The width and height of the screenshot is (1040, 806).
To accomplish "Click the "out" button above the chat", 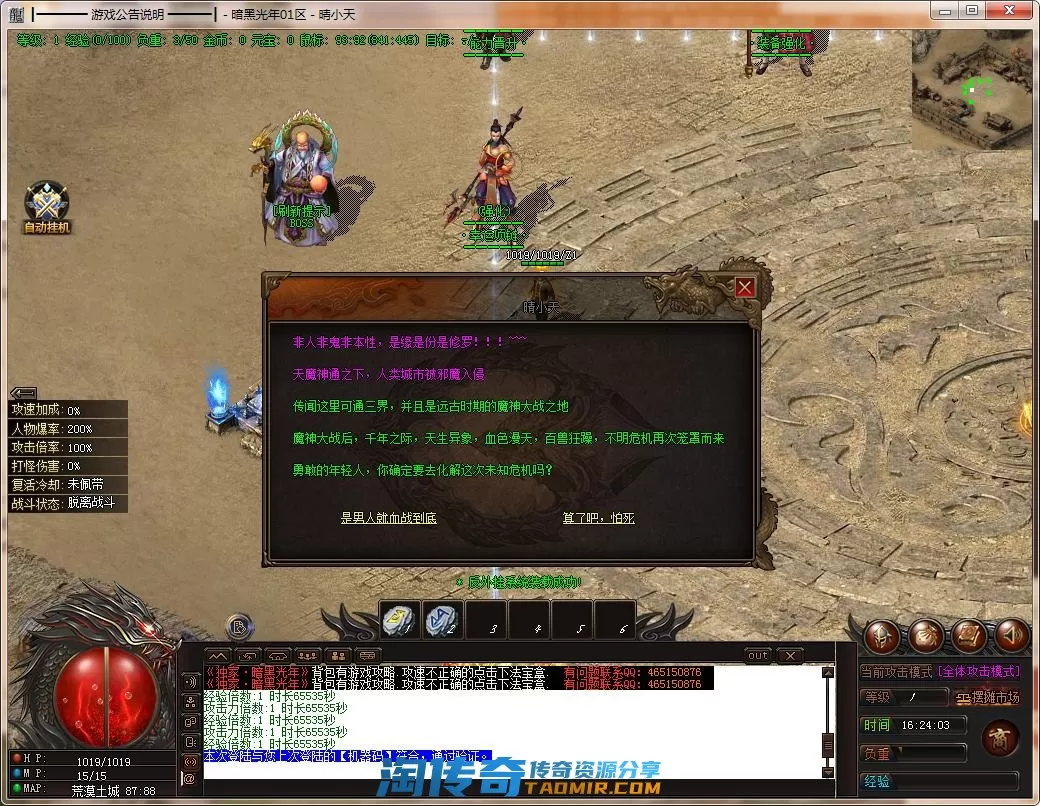I will (x=758, y=656).
